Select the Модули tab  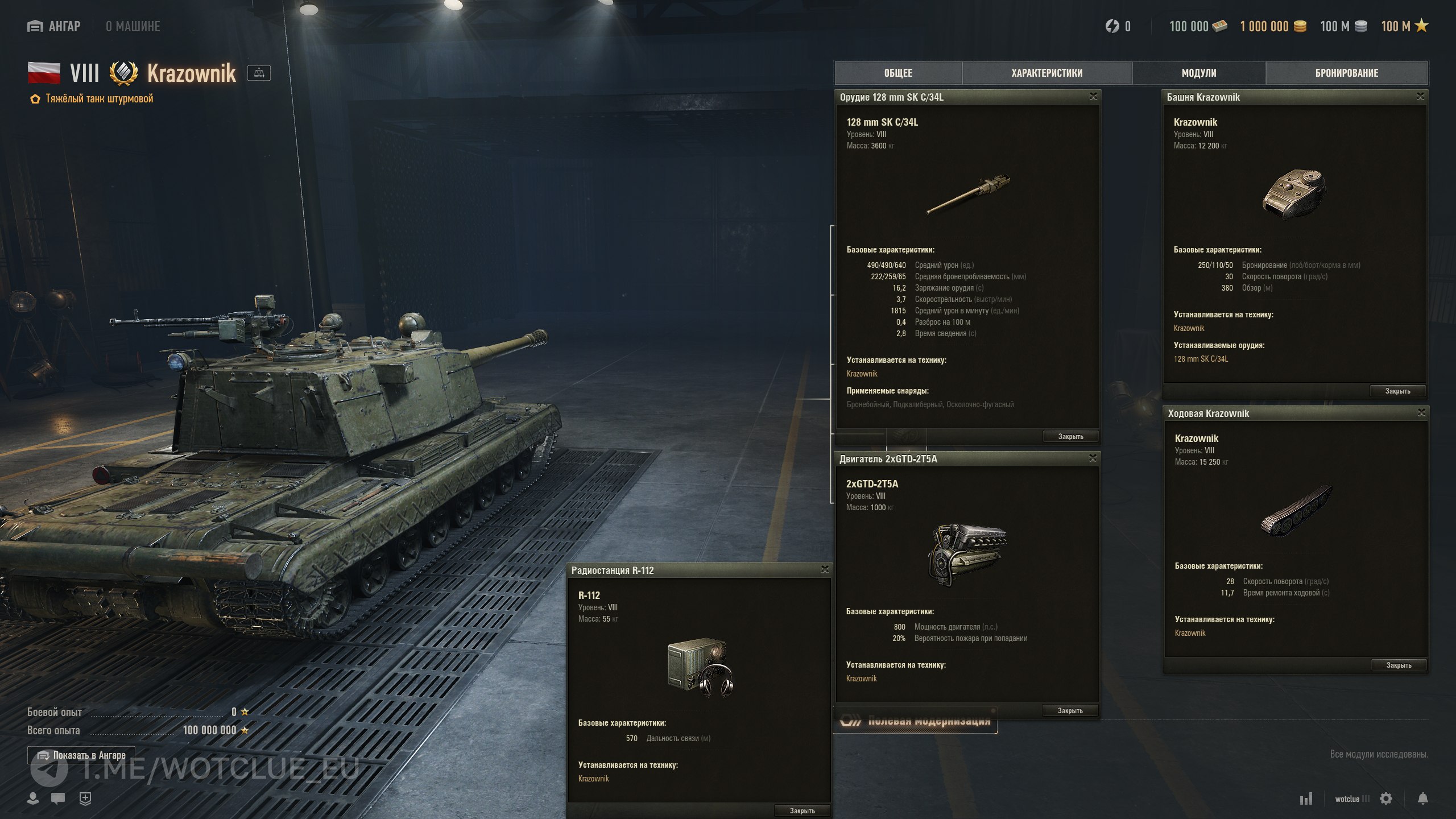click(1198, 73)
